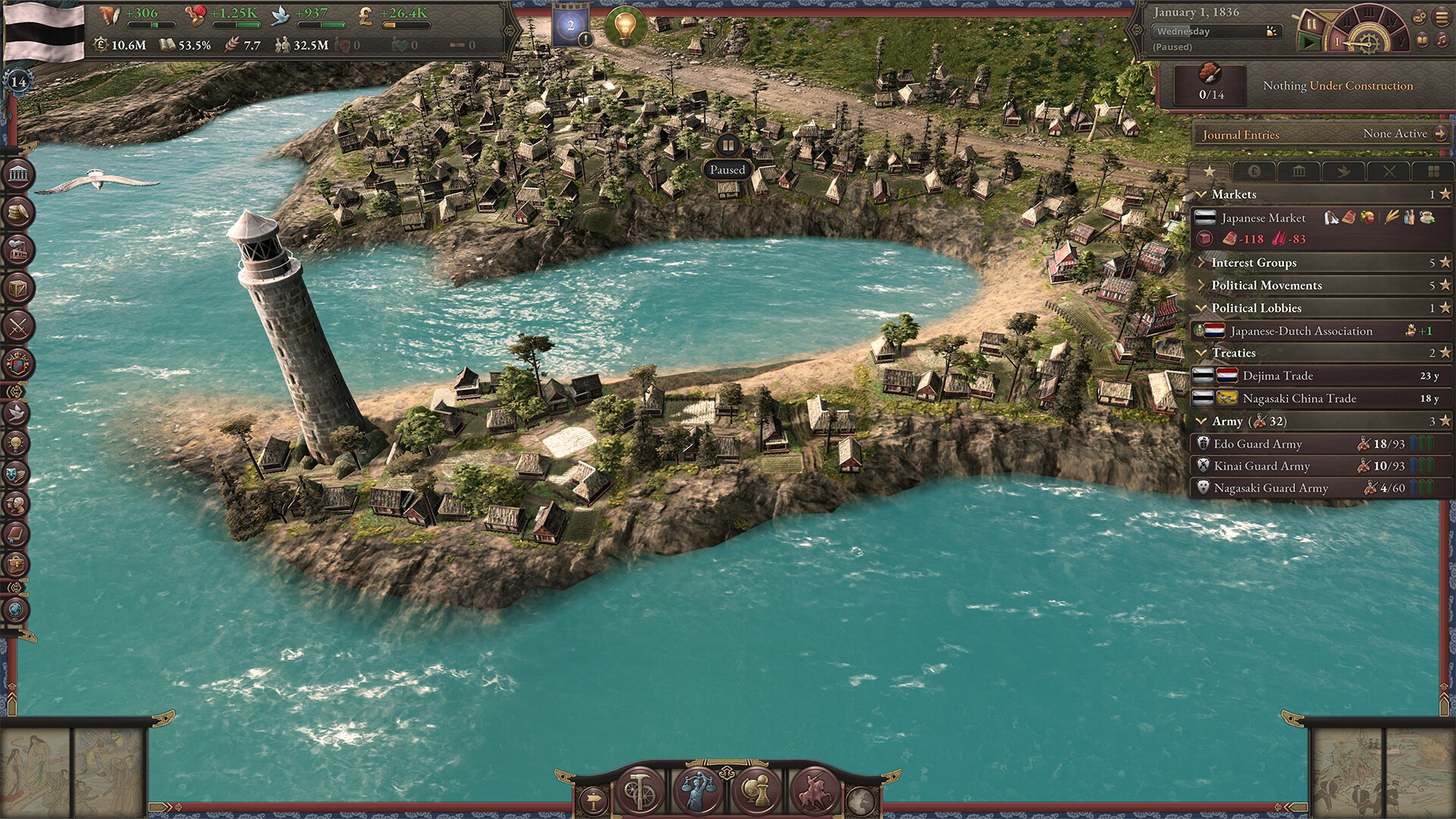Open the Diplomatic lens with globe and pawn
This screenshot has width=1456, height=819.
click(755, 790)
